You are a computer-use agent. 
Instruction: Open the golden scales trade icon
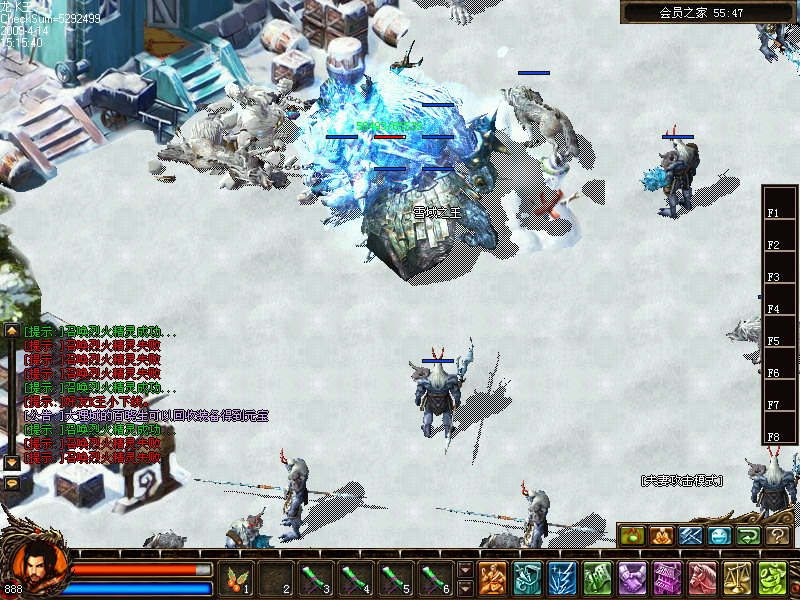coord(737,577)
